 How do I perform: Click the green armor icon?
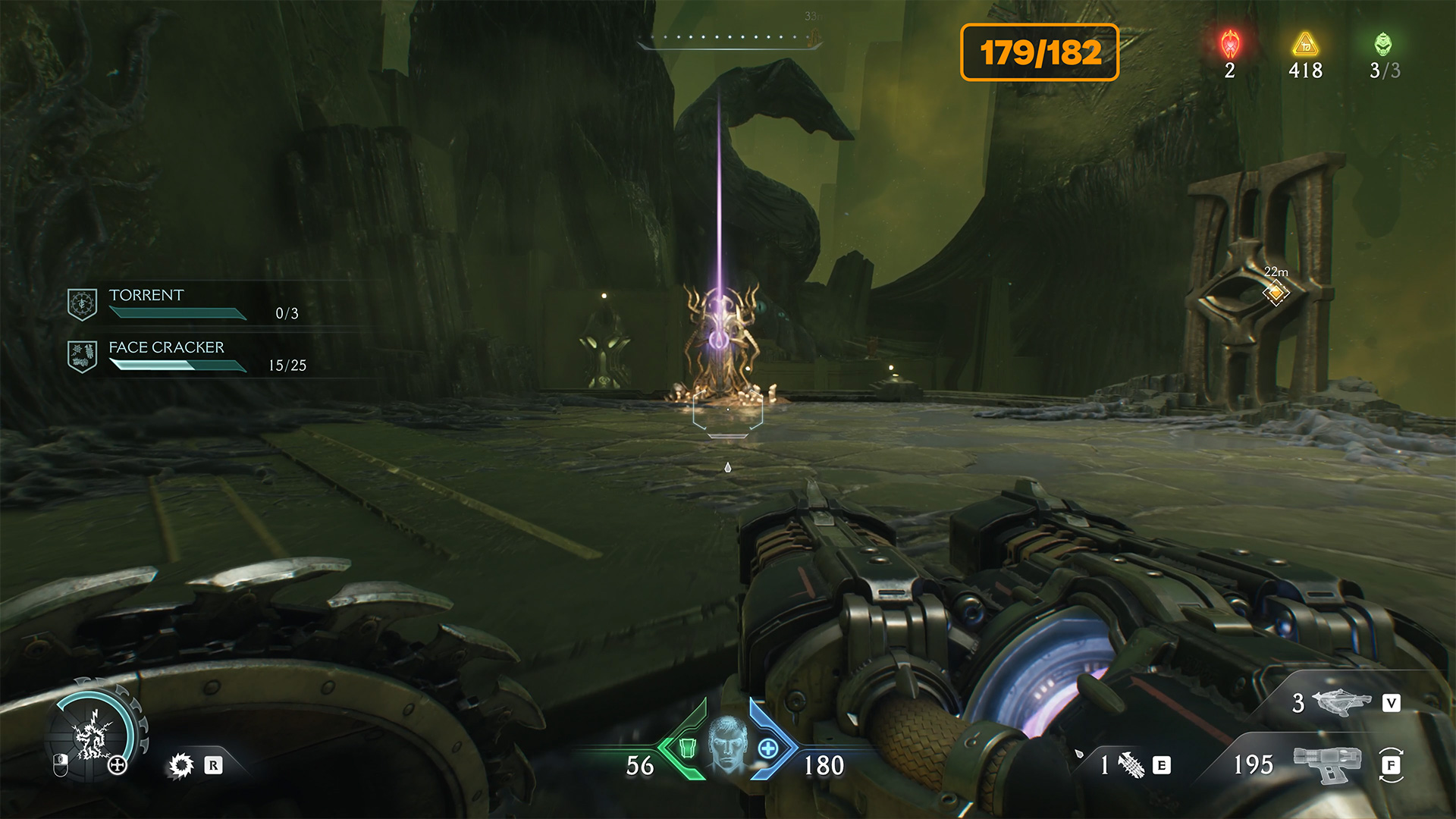pyautogui.click(x=687, y=748)
